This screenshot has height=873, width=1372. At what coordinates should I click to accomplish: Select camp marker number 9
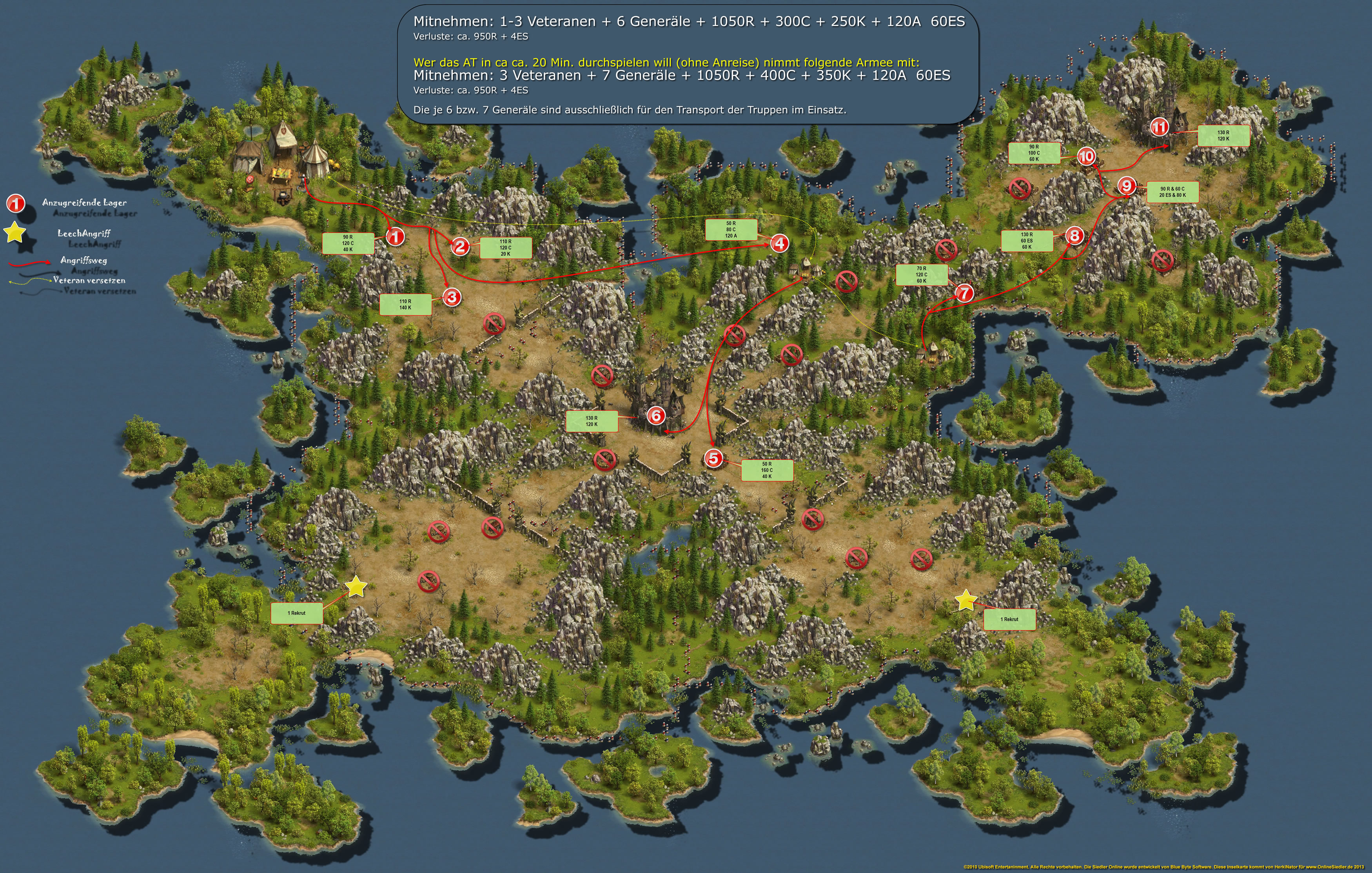point(1127,186)
